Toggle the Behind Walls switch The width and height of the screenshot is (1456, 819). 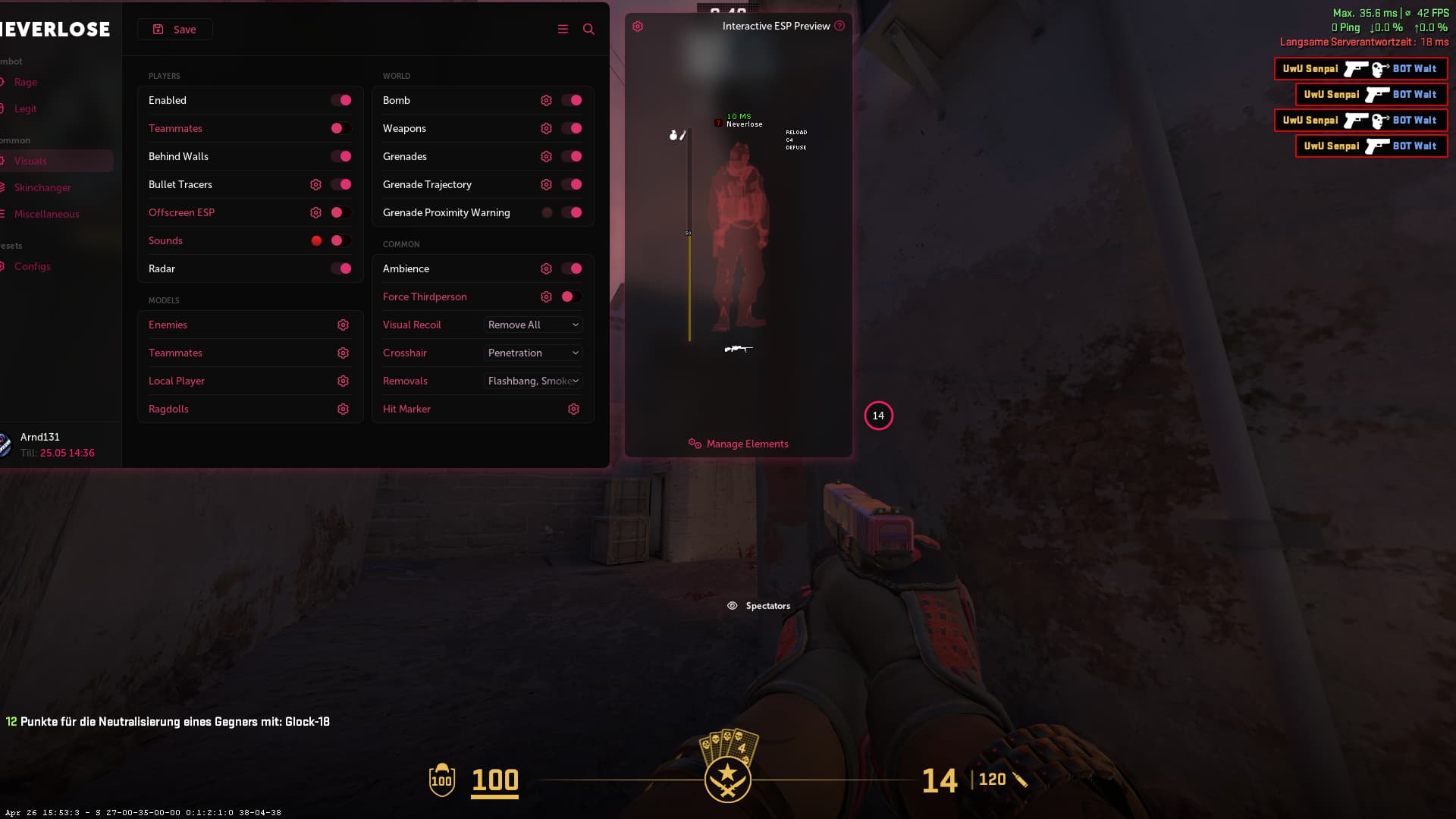pyautogui.click(x=341, y=156)
